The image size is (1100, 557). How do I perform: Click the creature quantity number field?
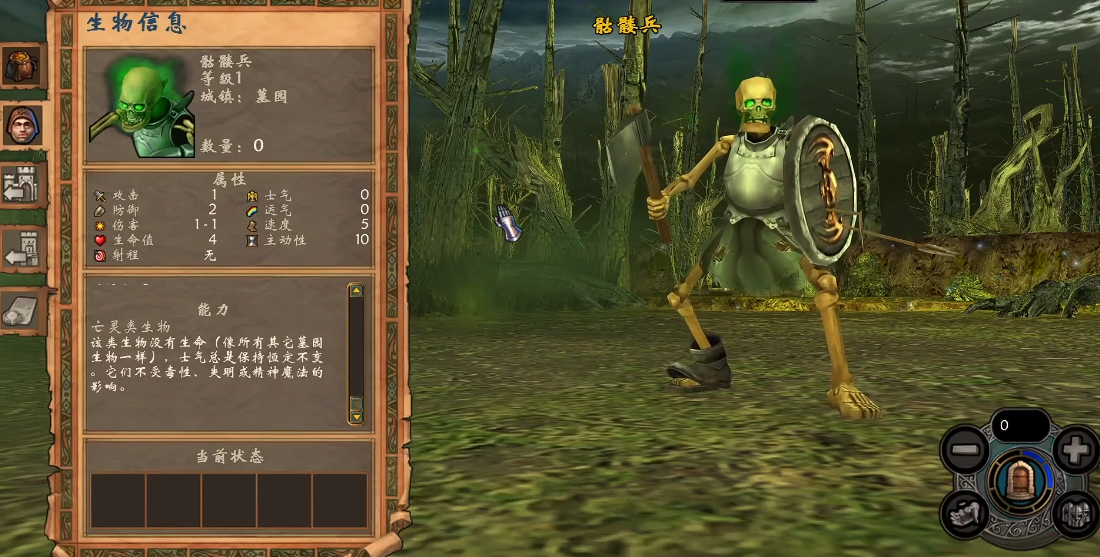(1020, 425)
